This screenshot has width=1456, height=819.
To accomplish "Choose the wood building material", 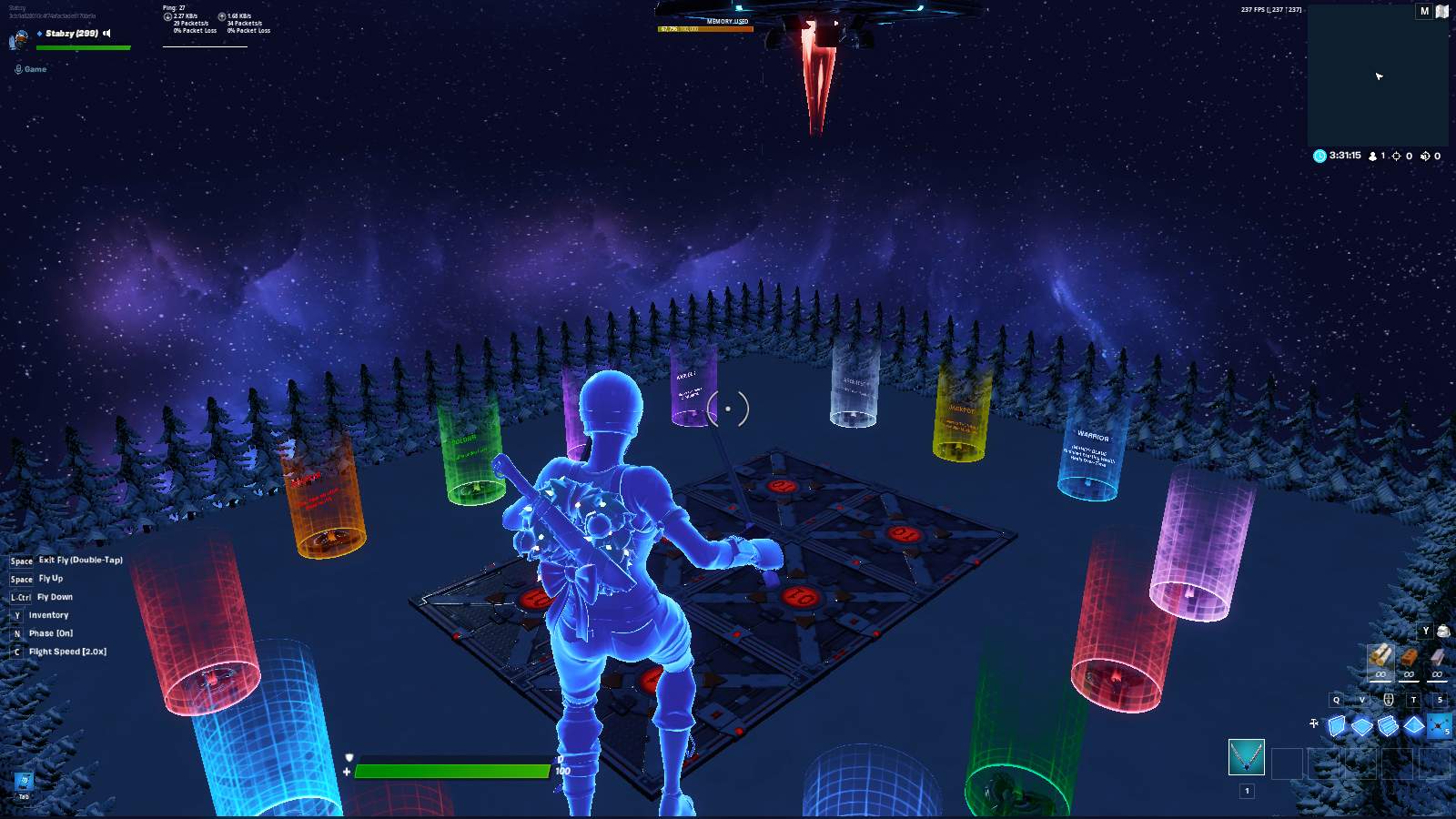I will pyautogui.click(x=1380, y=656).
